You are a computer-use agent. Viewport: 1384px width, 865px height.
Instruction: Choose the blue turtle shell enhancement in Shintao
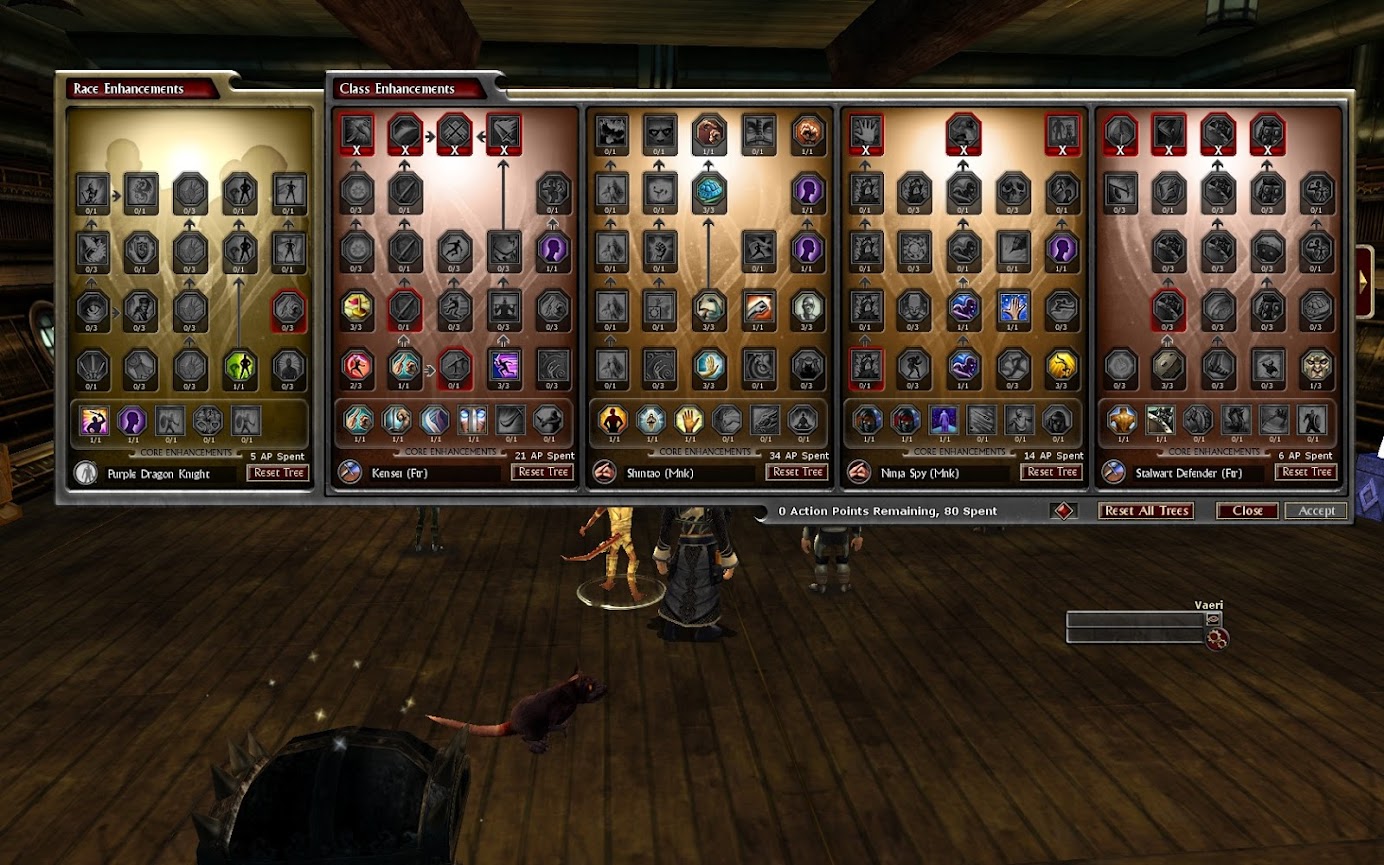[x=709, y=192]
